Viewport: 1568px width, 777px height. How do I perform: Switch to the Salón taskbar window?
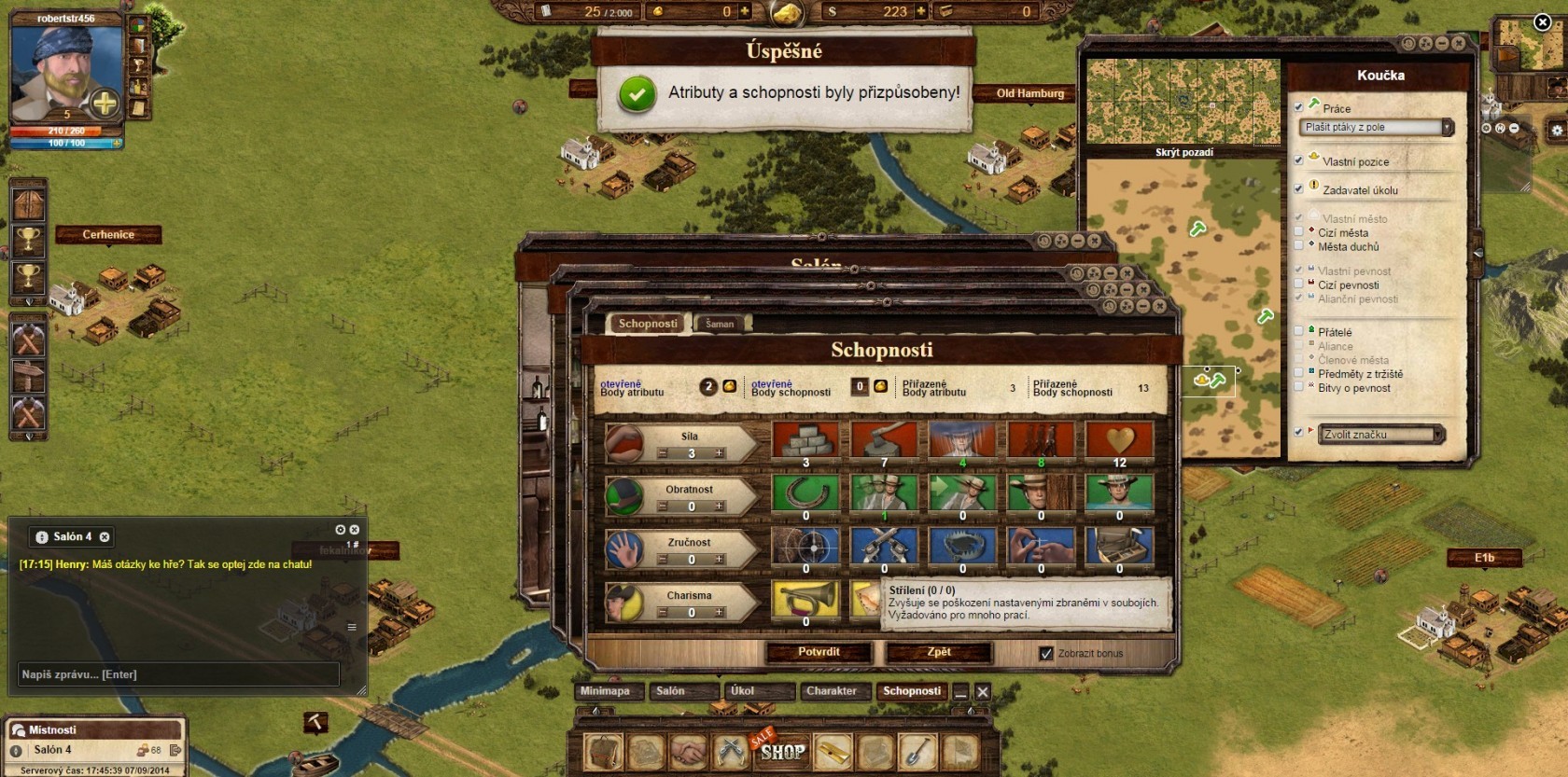(670, 691)
